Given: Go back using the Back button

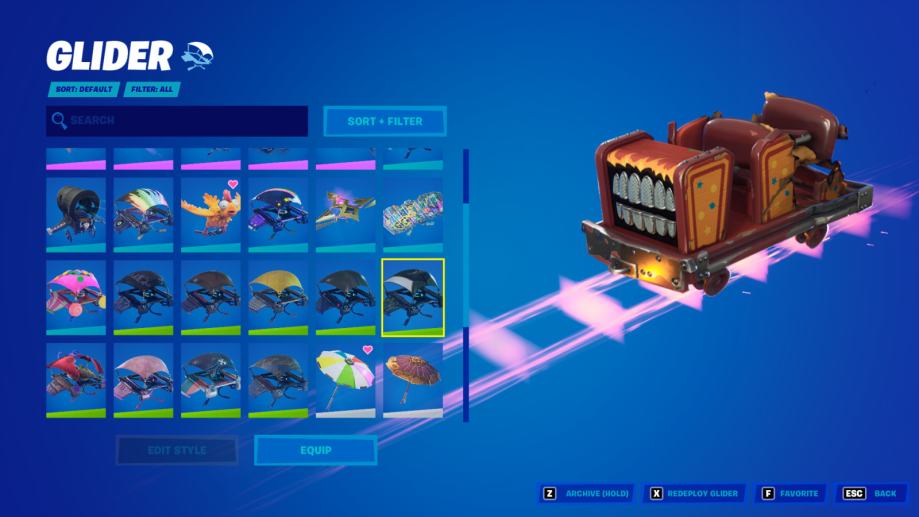Looking at the screenshot, I should click(x=872, y=493).
